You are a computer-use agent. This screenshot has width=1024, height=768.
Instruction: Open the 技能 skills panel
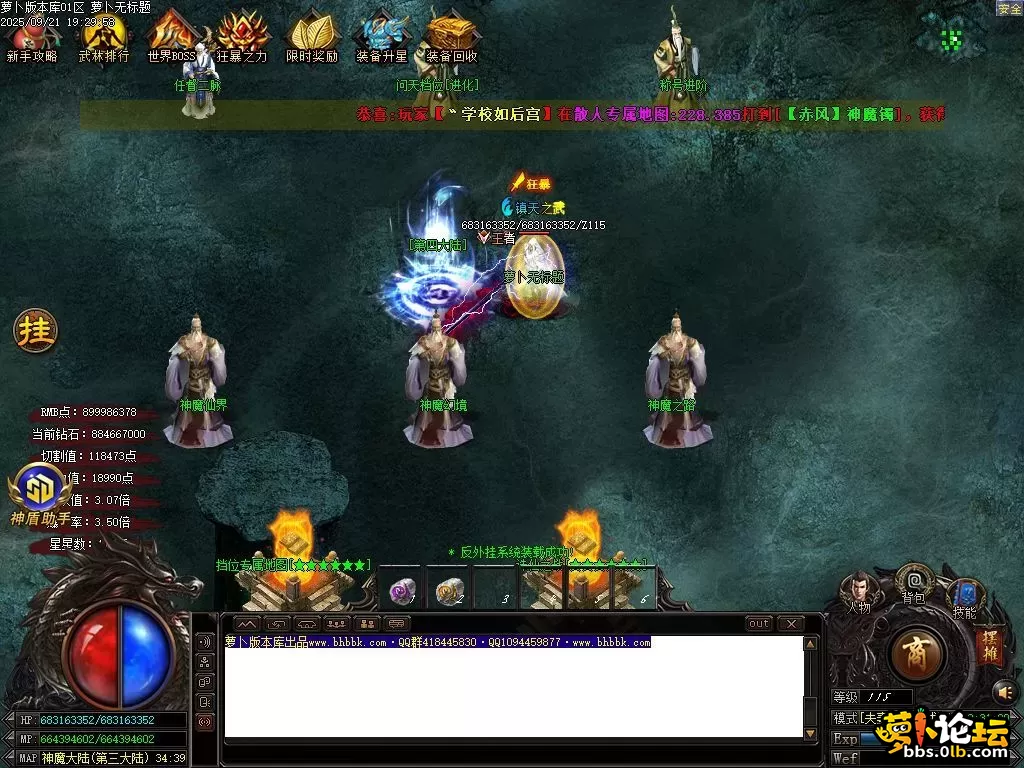tap(964, 596)
